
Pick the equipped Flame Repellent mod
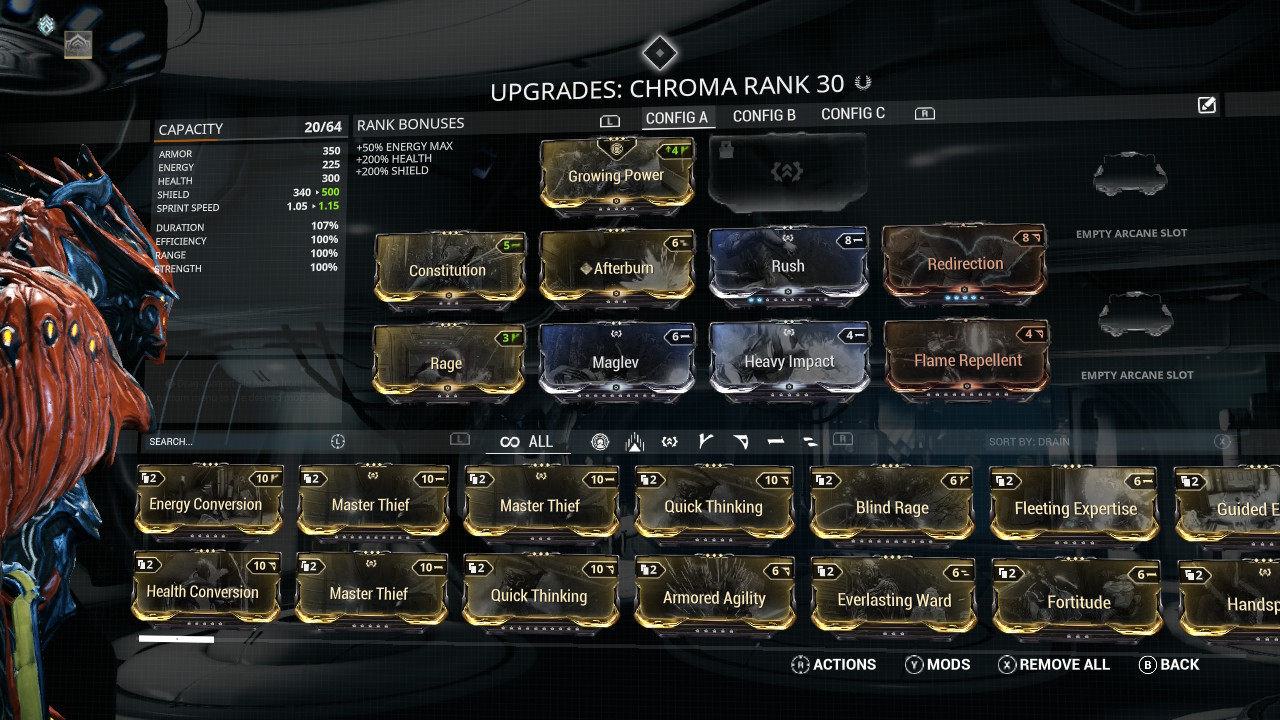coord(967,359)
